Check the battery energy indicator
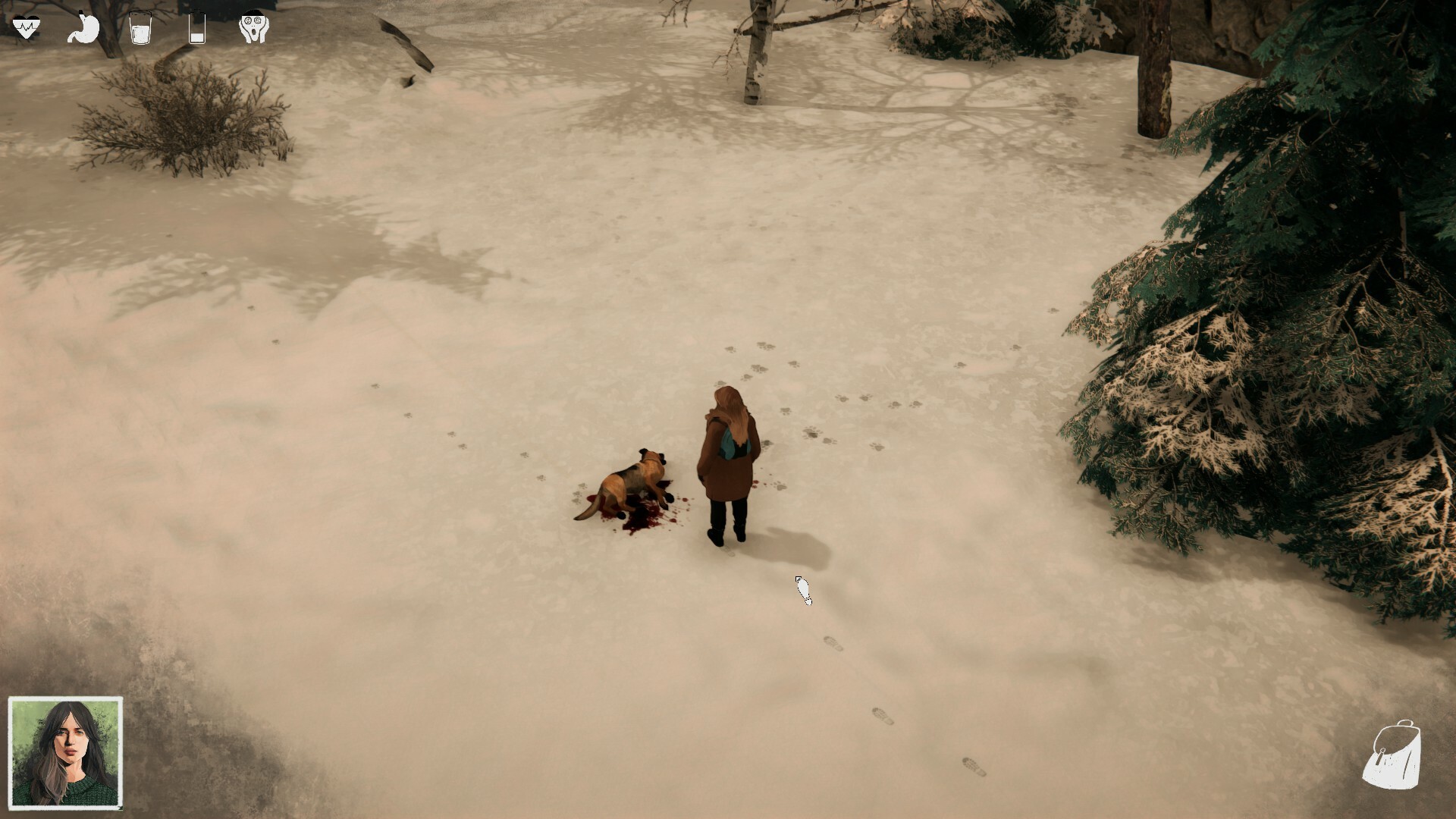This screenshot has height=819, width=1456. click(x=196, y=27)
